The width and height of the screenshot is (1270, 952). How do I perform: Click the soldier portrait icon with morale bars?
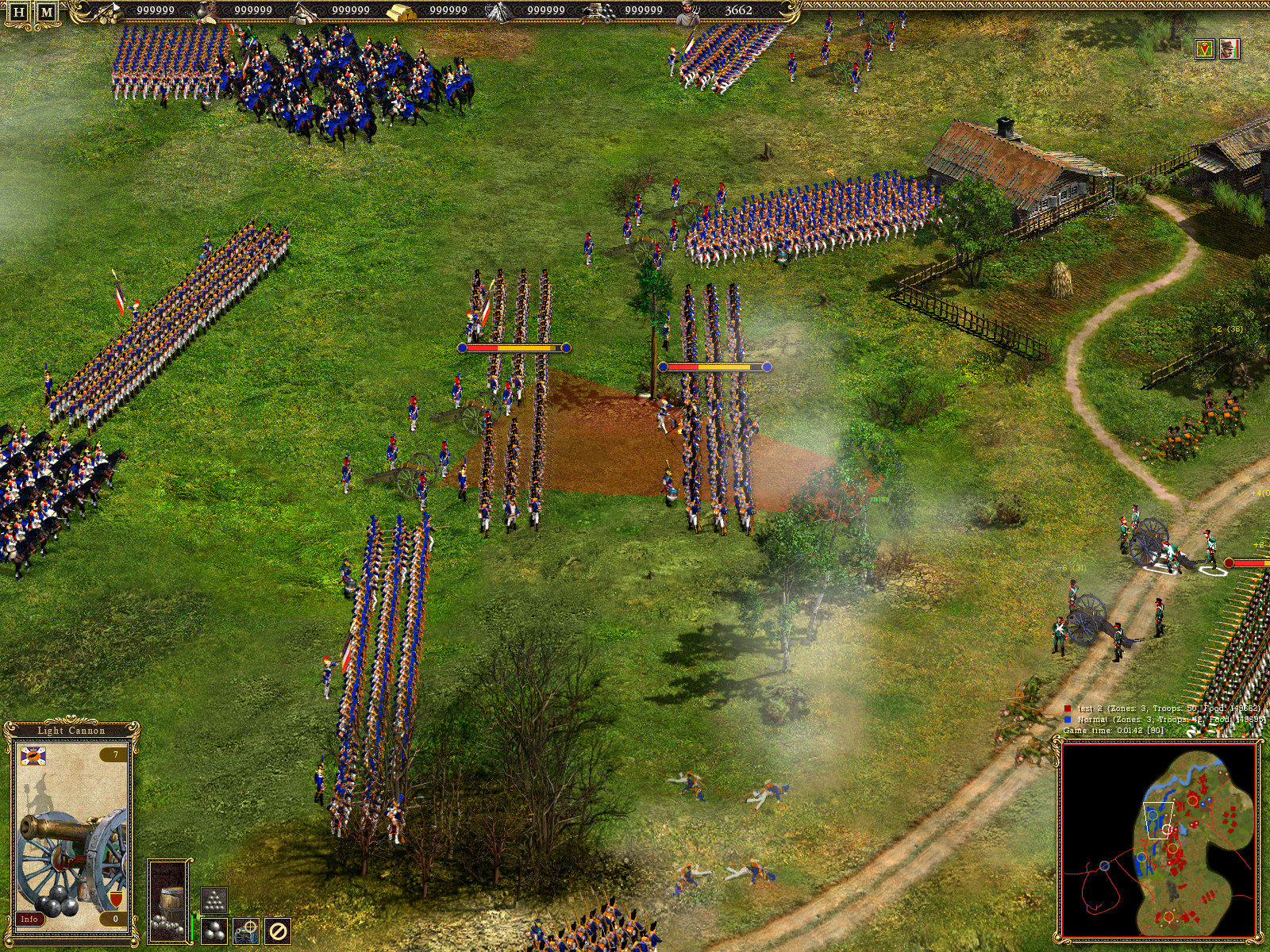(1230, 48)
